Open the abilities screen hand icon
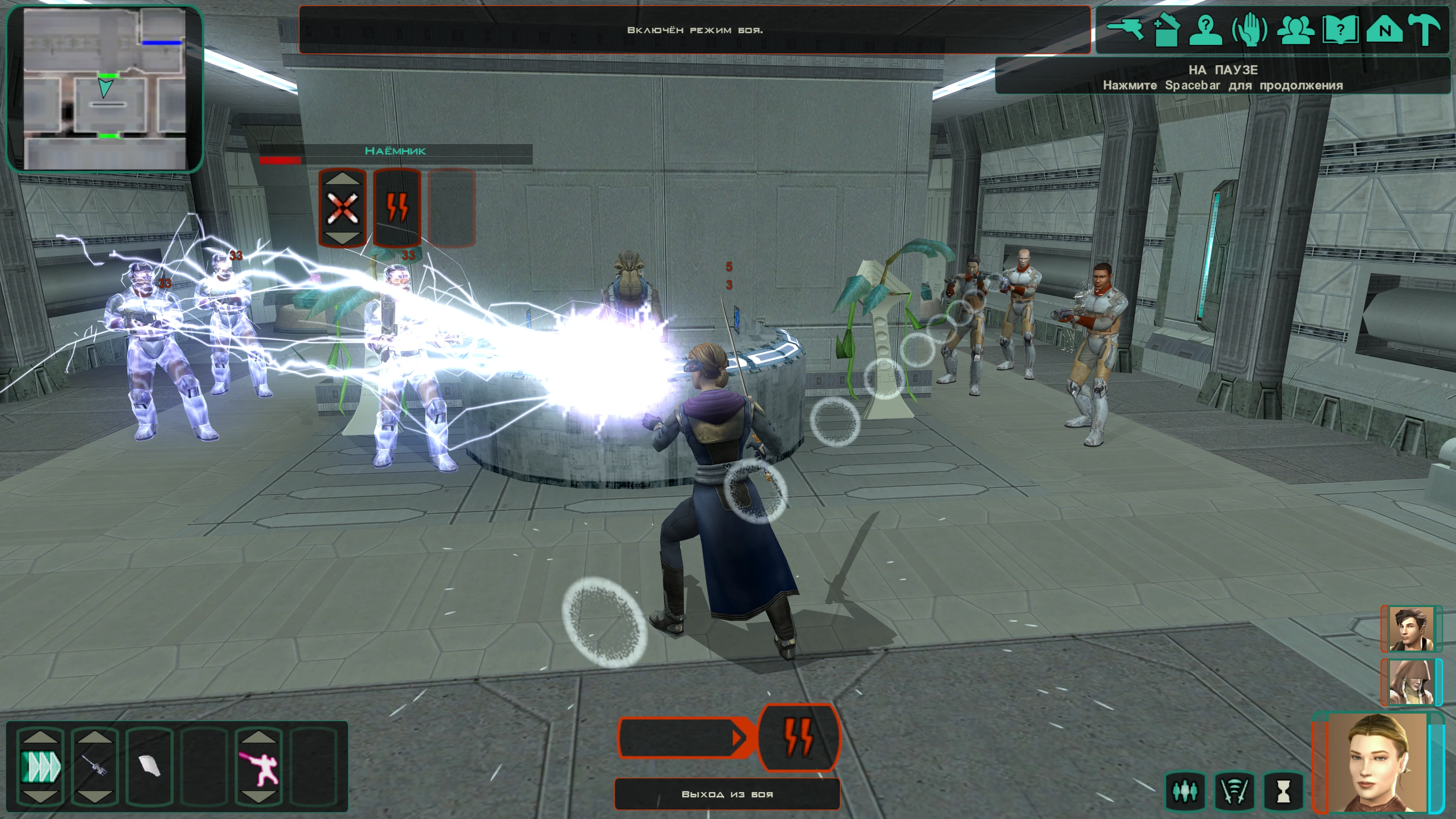Screen dimensions: 1456x819 tap(1250, 29)
